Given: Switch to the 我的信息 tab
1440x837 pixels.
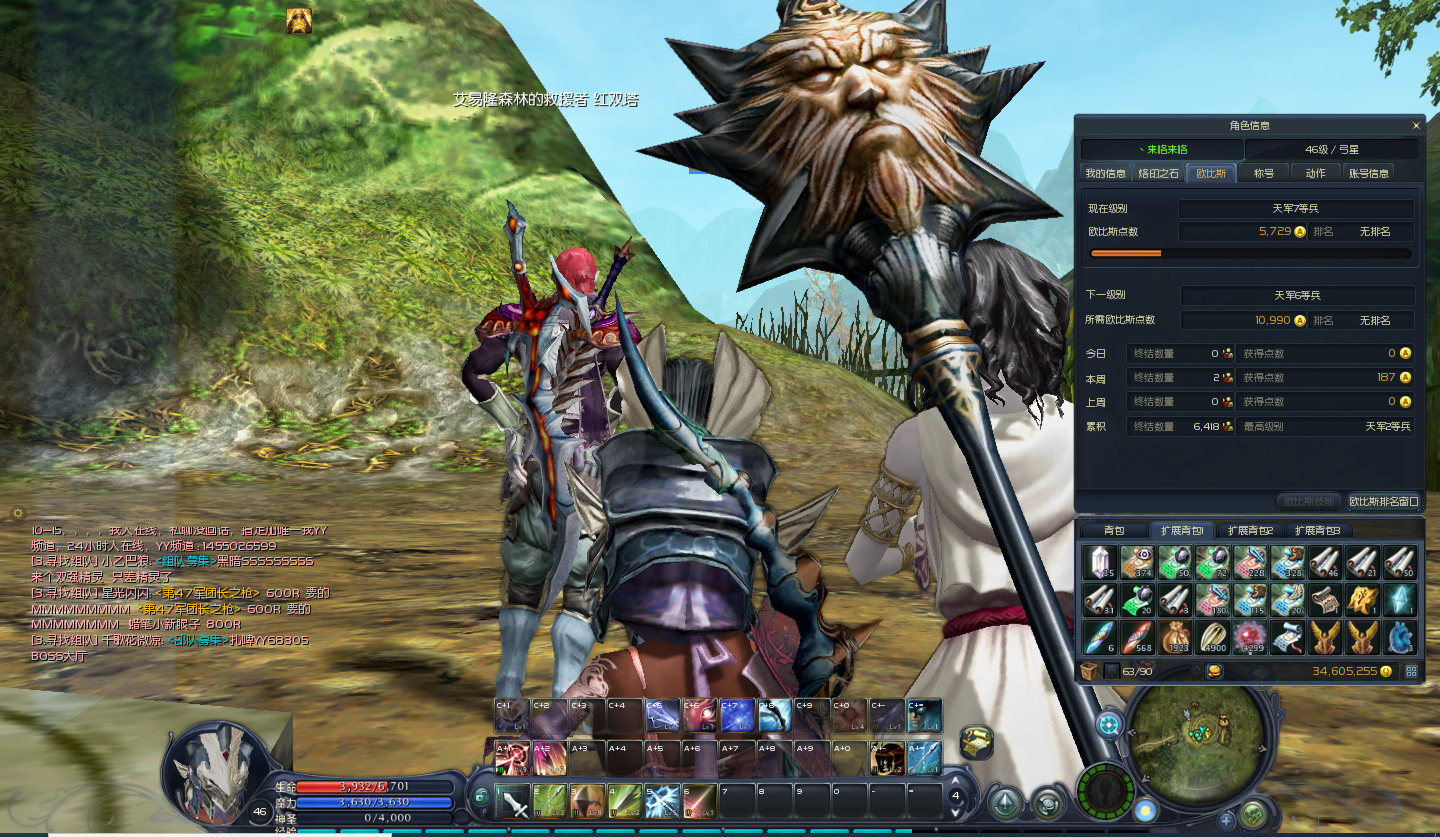Looking at the screenshot, I should (x=1105, y=173).
